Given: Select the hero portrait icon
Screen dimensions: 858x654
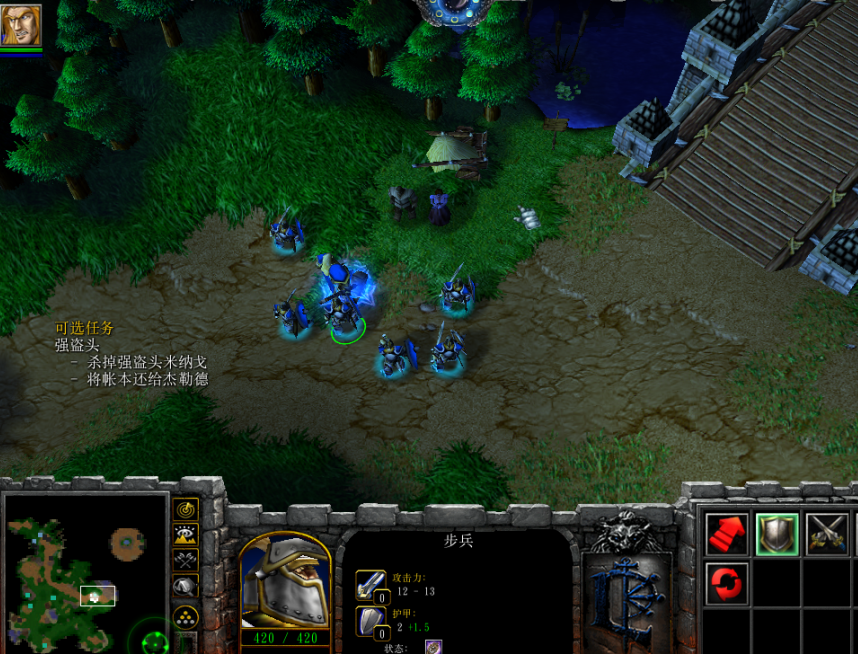Looking at the screenshot, I should tap(21, 24).
